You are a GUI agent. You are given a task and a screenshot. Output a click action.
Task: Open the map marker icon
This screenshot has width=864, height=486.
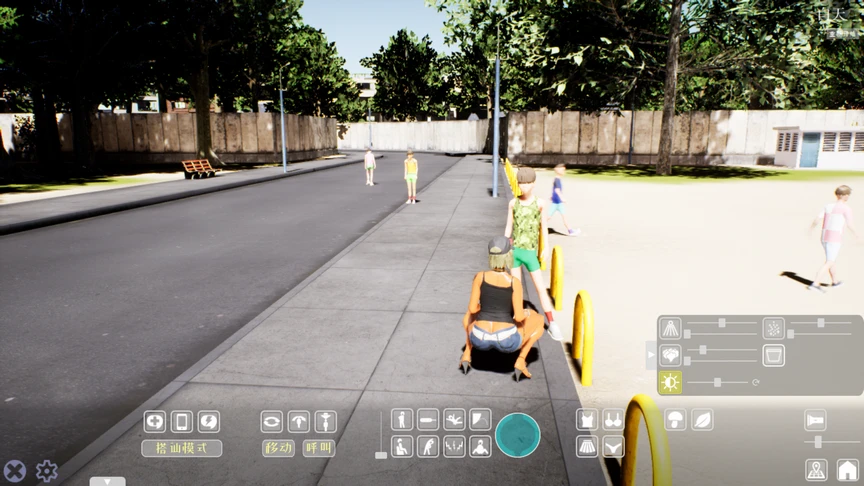(x=817, y=470)
